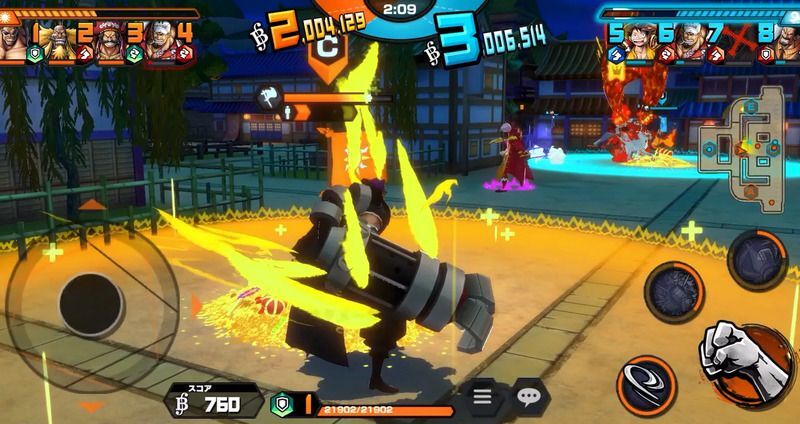This screenshot has width=800, height=424.
Task: Open the three-line menu button
Action: 483,398
